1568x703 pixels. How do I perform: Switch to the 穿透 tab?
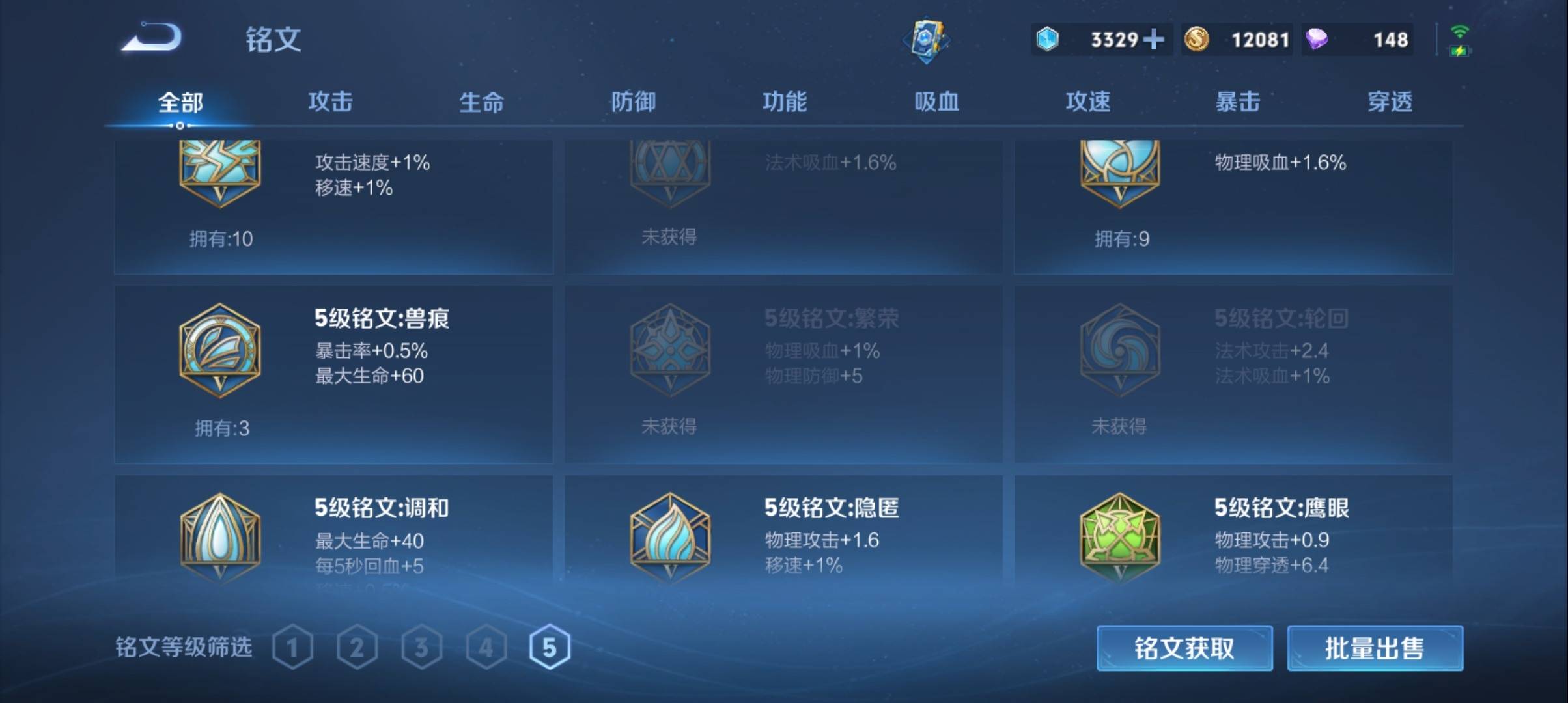(1388, 102)
